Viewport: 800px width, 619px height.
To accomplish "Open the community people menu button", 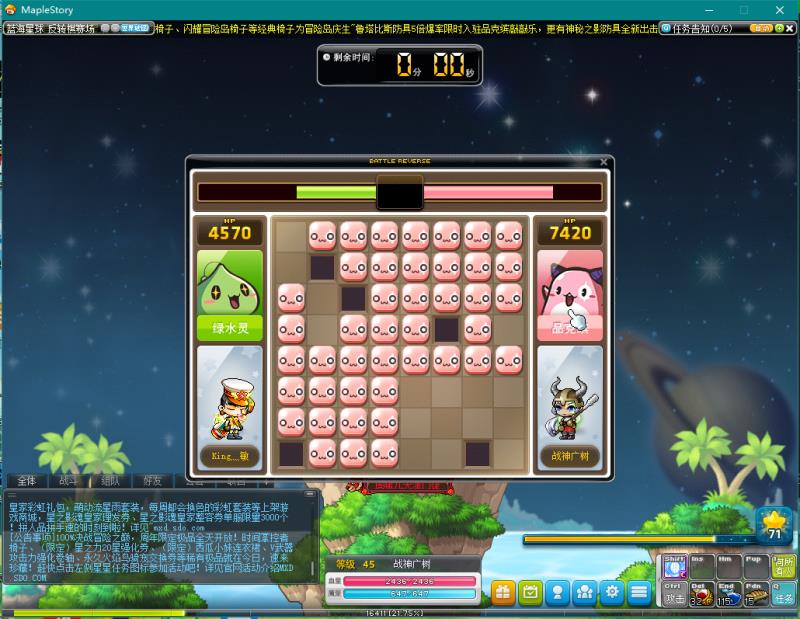I will pyautogui.click(x=584, y=591).
